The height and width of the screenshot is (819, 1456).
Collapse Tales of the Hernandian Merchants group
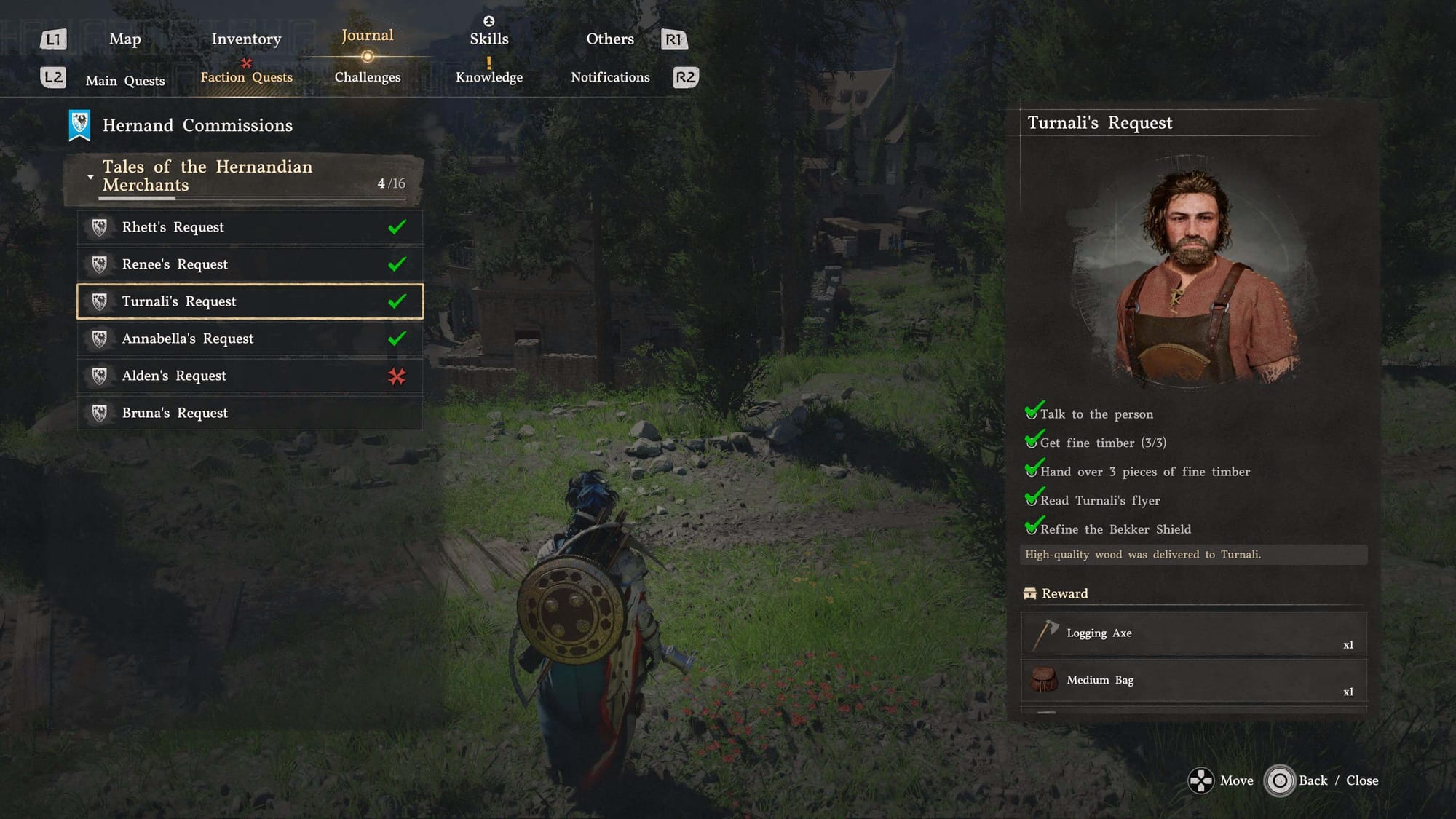[90, 177]
